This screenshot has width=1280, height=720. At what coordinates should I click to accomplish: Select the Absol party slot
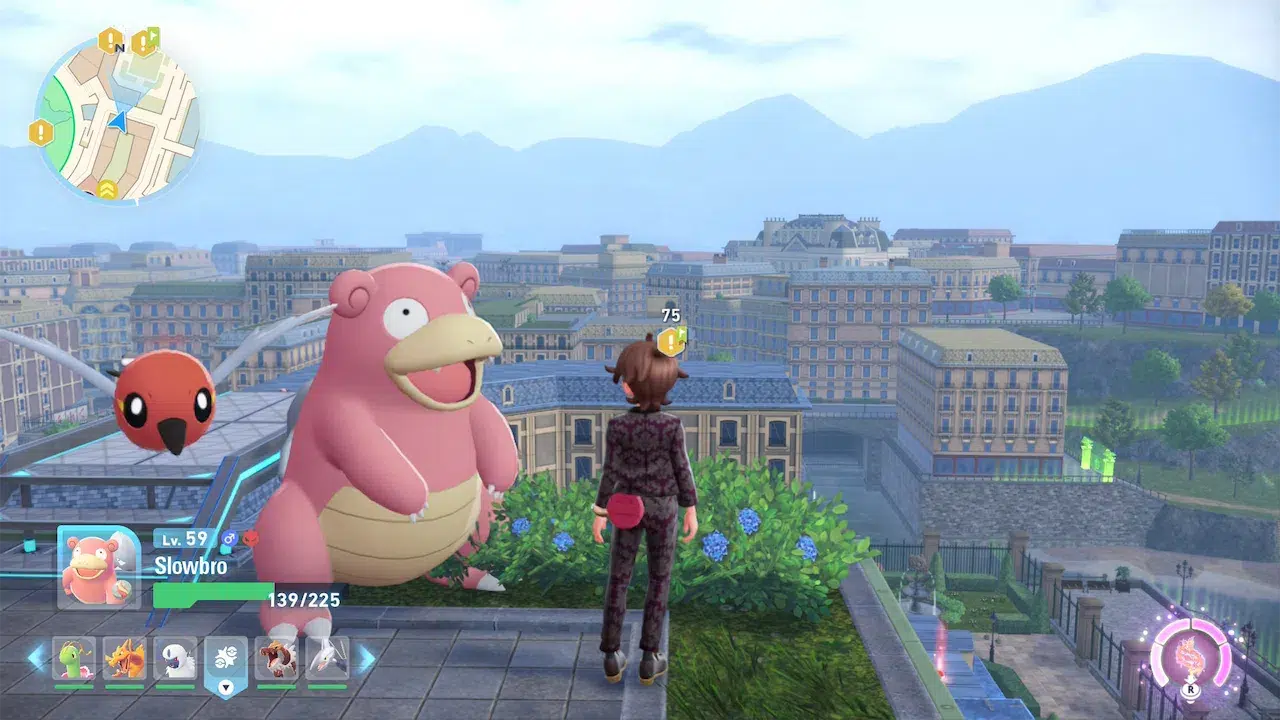coord(175,659)
